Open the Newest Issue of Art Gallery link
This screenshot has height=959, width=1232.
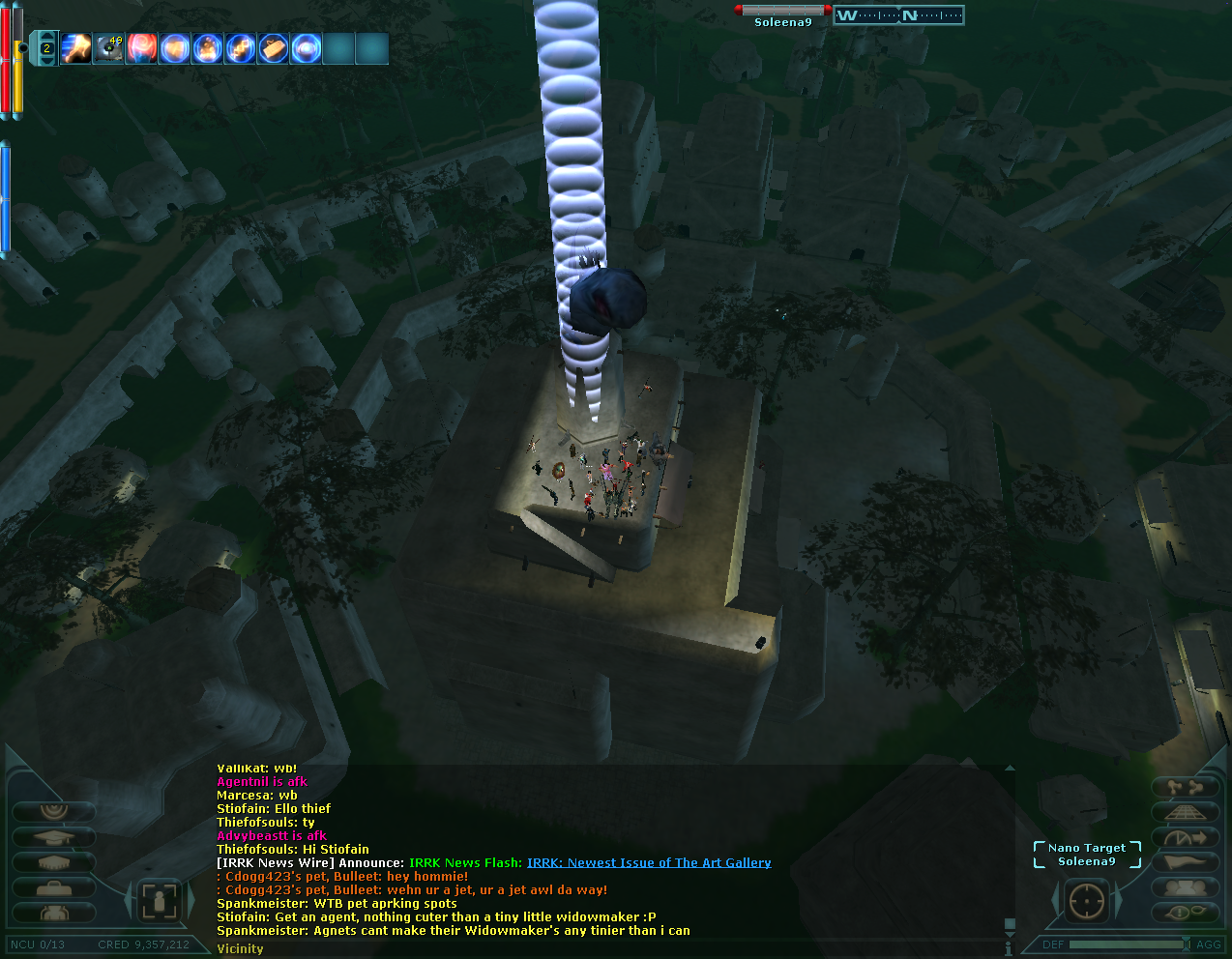(649, 862)
